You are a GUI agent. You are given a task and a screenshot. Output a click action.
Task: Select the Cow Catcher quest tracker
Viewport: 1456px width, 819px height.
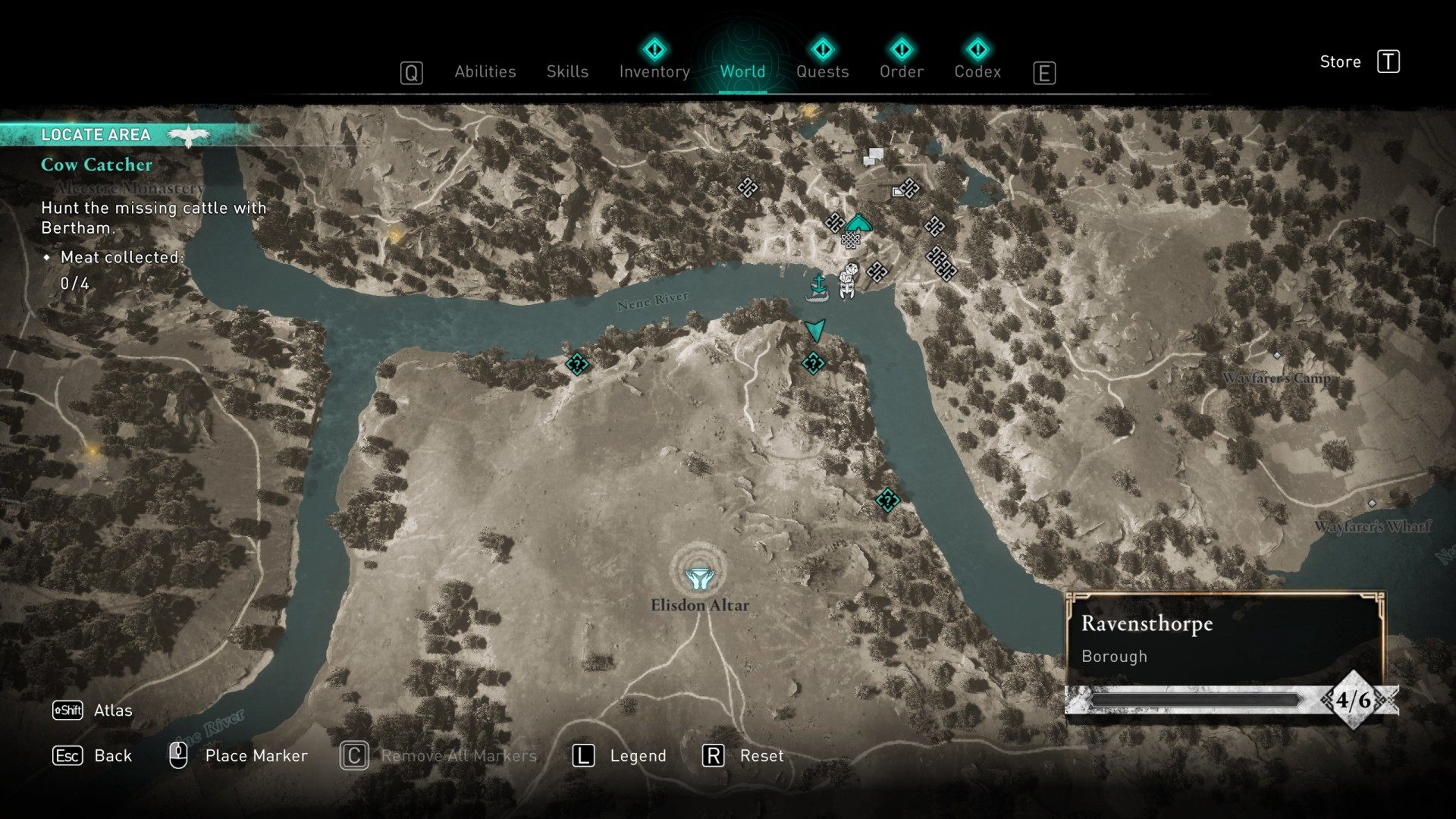click(x=96, y=165)
